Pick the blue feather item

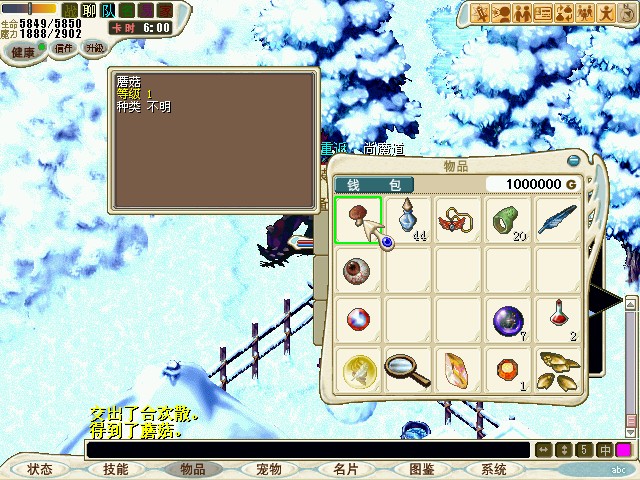[559, 219]
